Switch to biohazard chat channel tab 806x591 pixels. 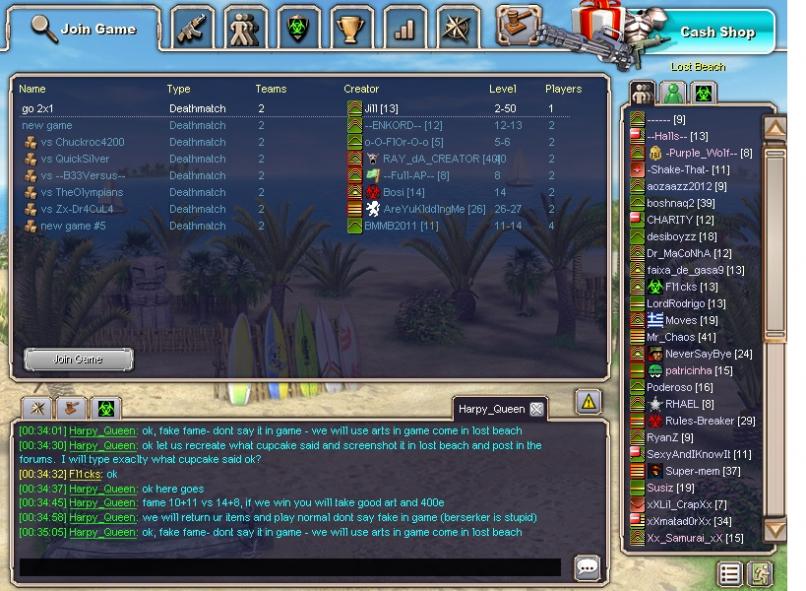click(104, 408)
